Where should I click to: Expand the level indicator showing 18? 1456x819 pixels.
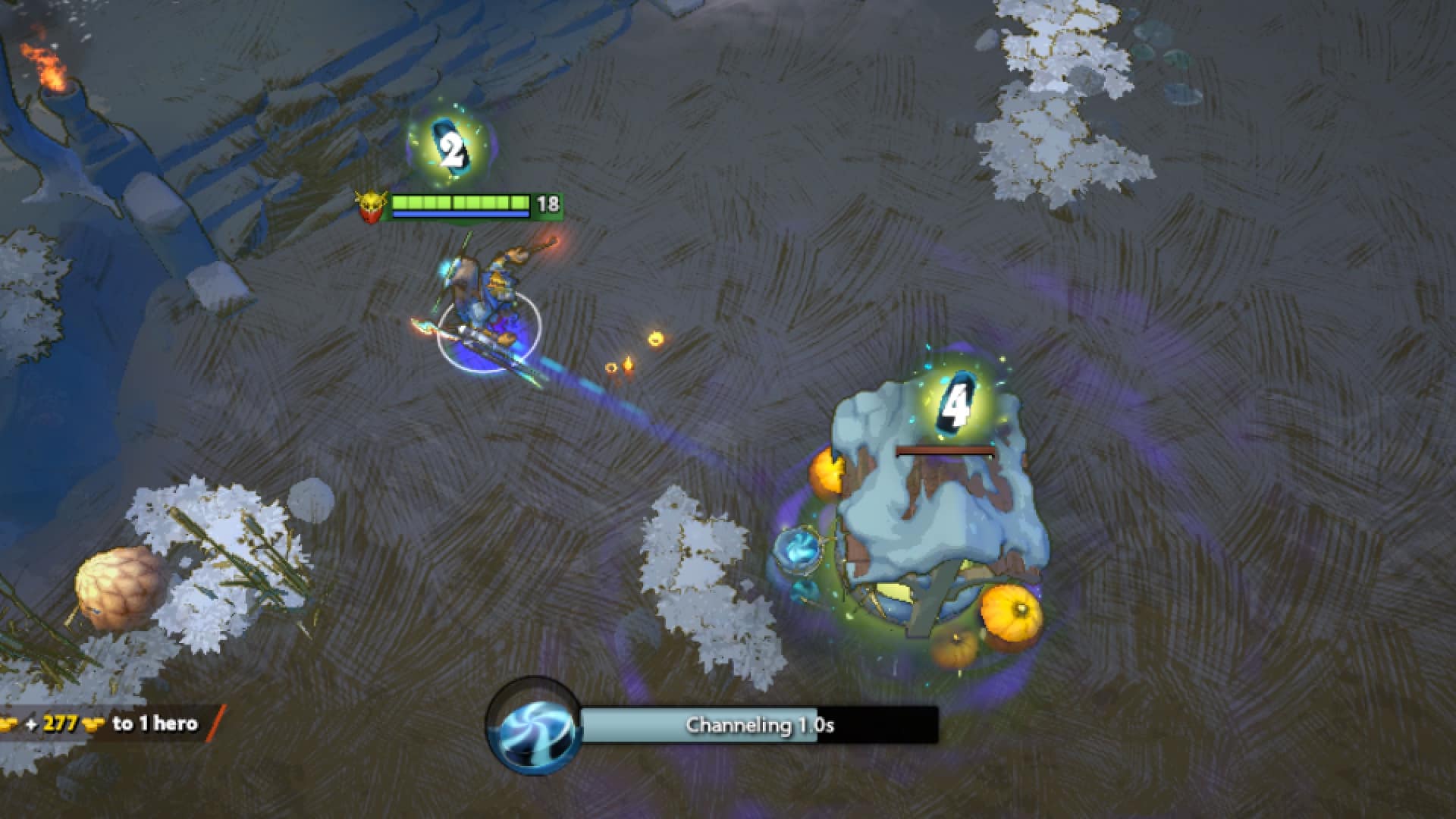pos(548,204)
